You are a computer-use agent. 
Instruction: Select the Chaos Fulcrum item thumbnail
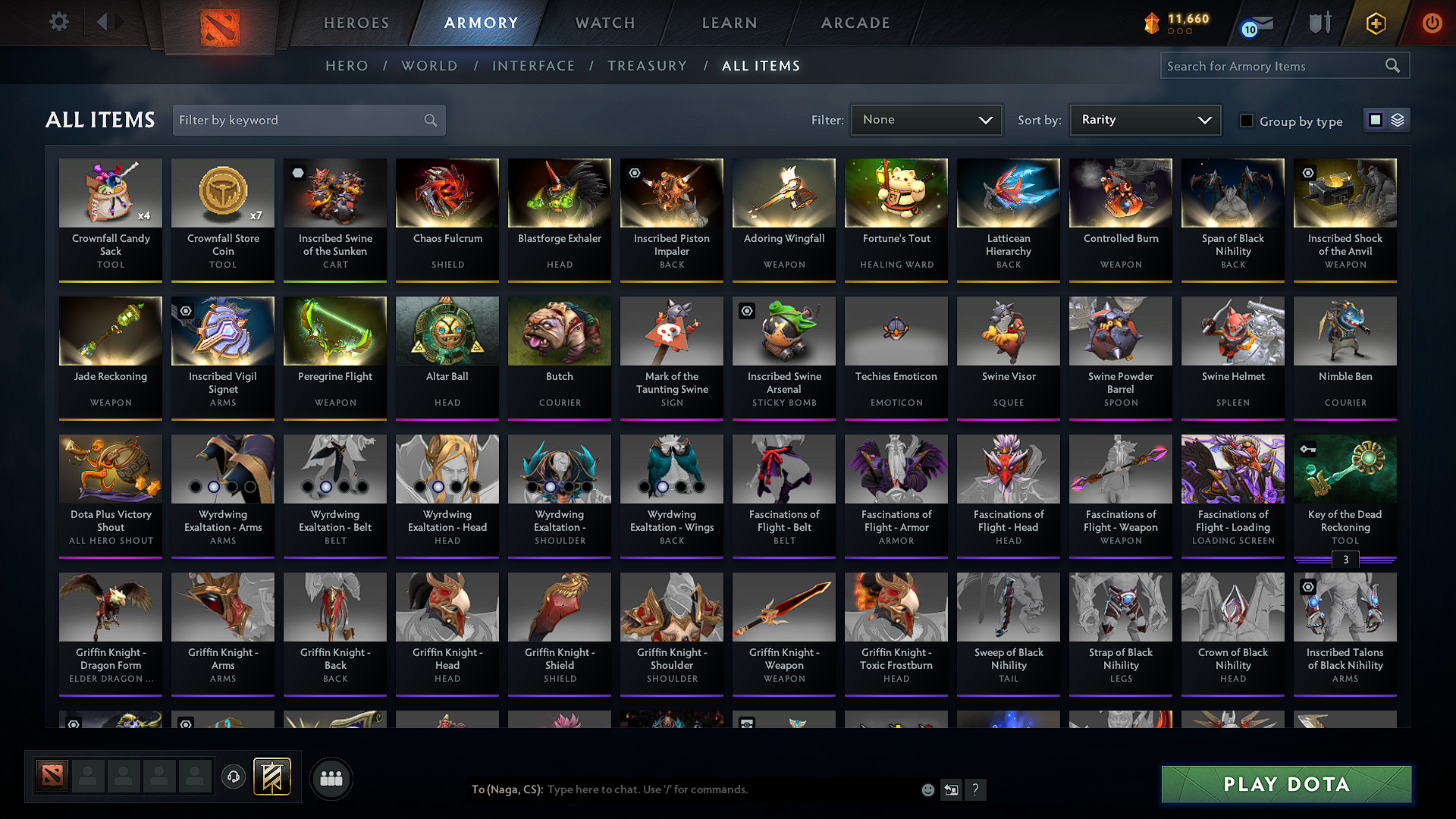(x=447, y=193)
